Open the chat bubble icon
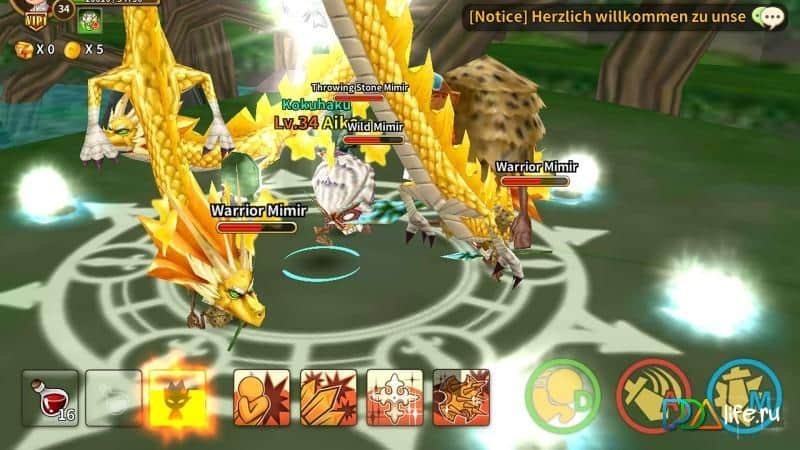 [x=769, y=17]
